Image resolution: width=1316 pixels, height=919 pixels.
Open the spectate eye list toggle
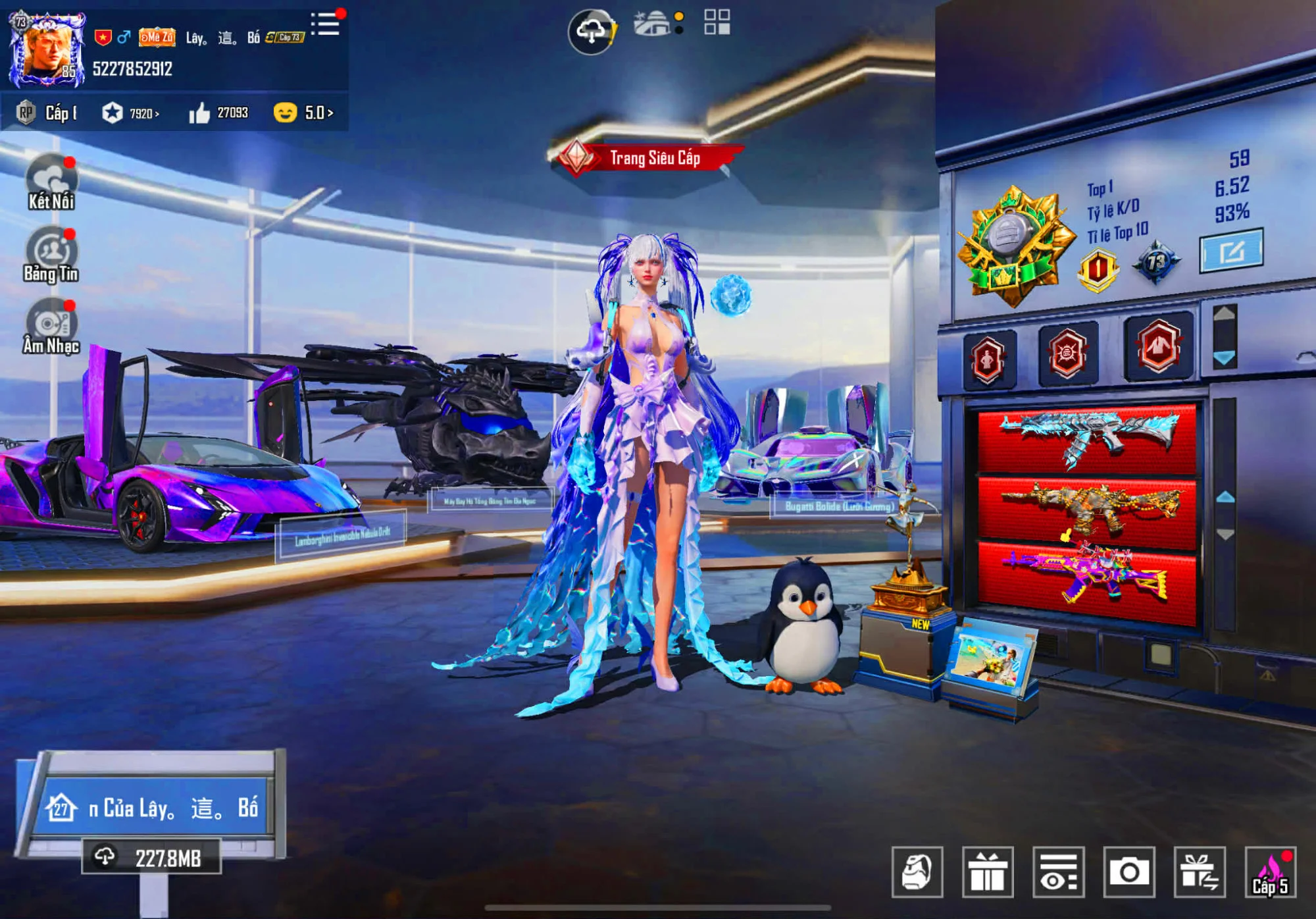pos(1058,872)
